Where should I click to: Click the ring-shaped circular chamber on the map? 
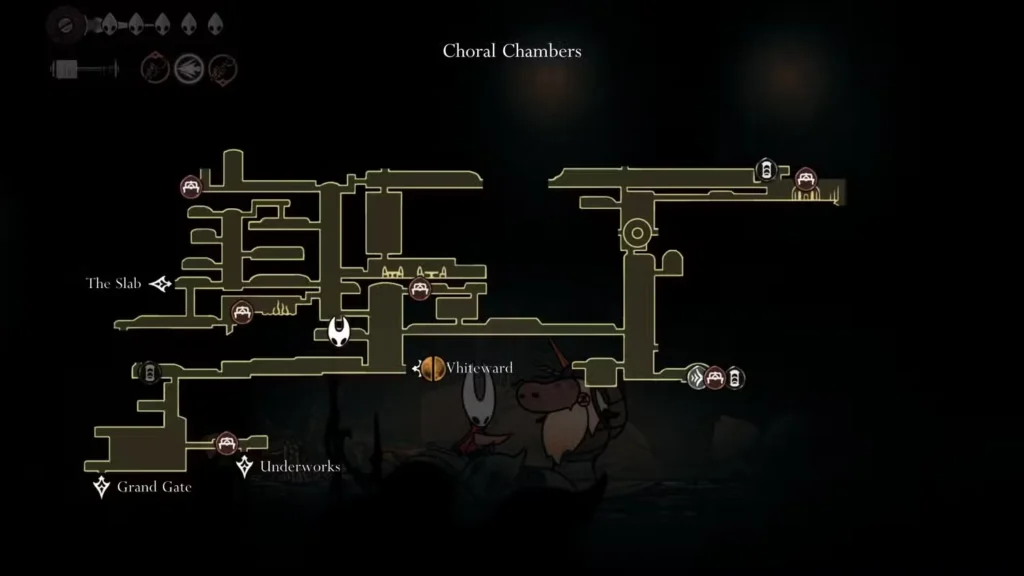636,234
